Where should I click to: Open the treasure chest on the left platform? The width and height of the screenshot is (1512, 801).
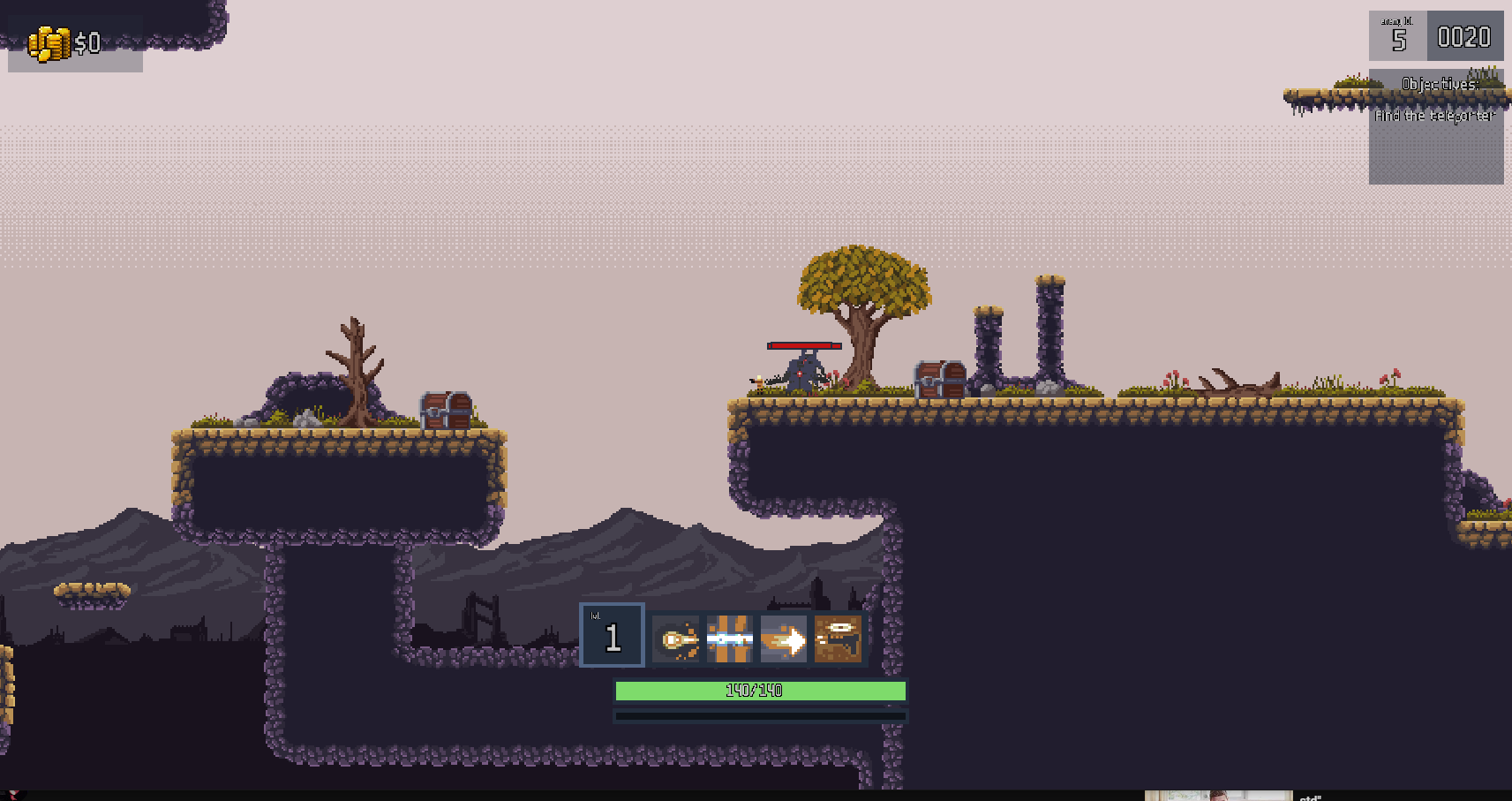(444, 411)
